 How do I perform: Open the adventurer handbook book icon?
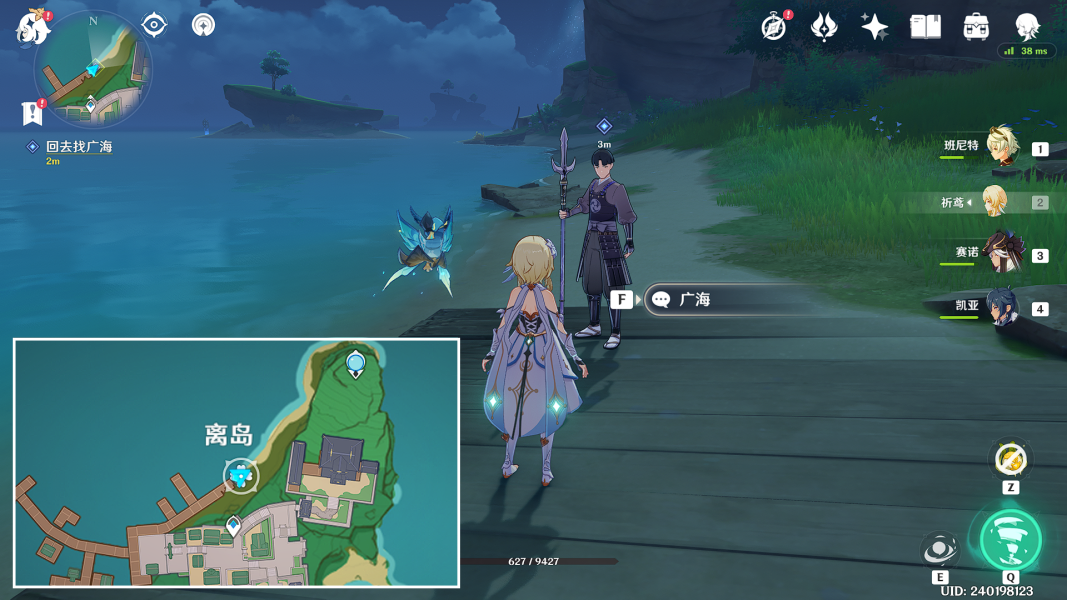tap(925, 27)
